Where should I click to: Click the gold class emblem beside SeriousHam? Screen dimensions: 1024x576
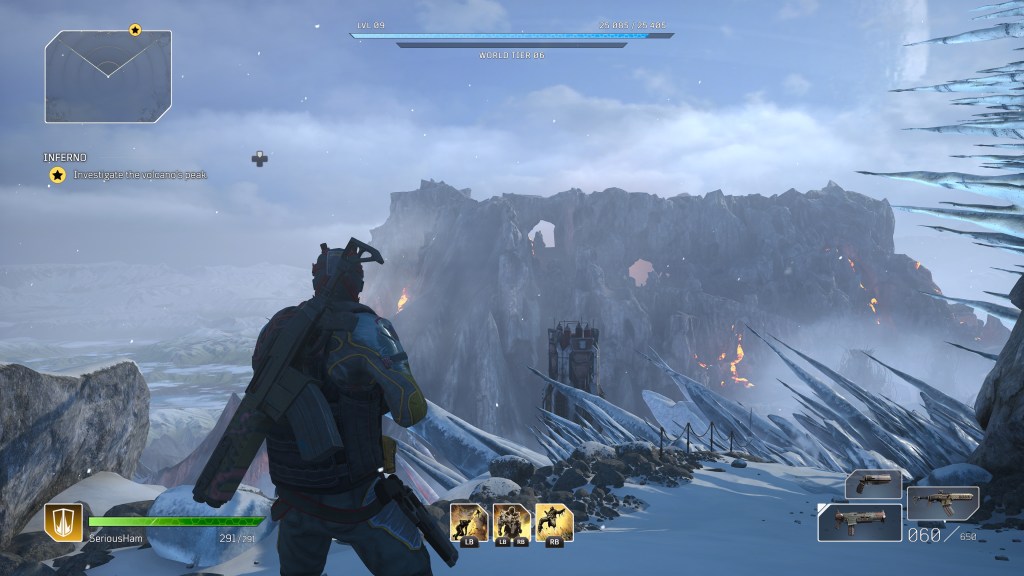(x=63, y=522)
